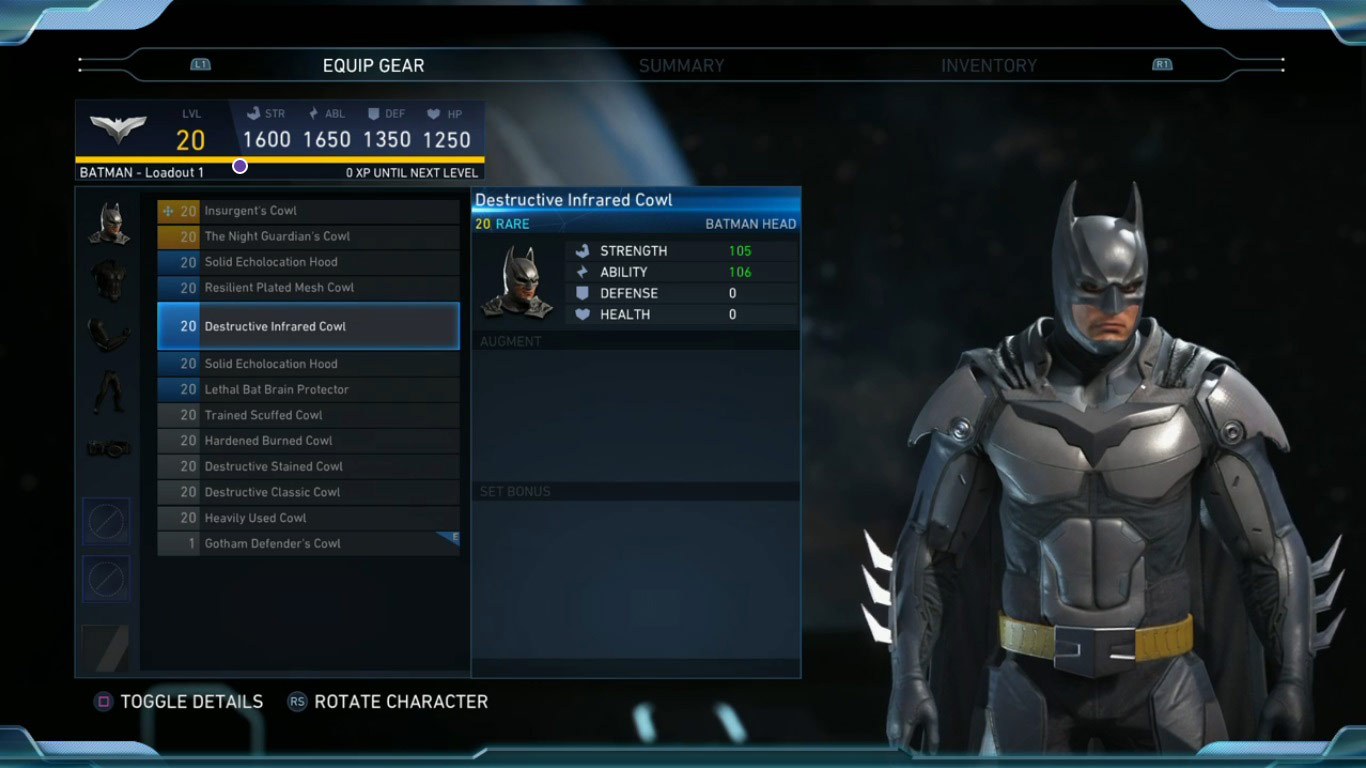The width and height of the screenshot is (1366, 768).
Task: Choose Insurgent's Cowl from the gear list
Action: click(x=308, y=211)
